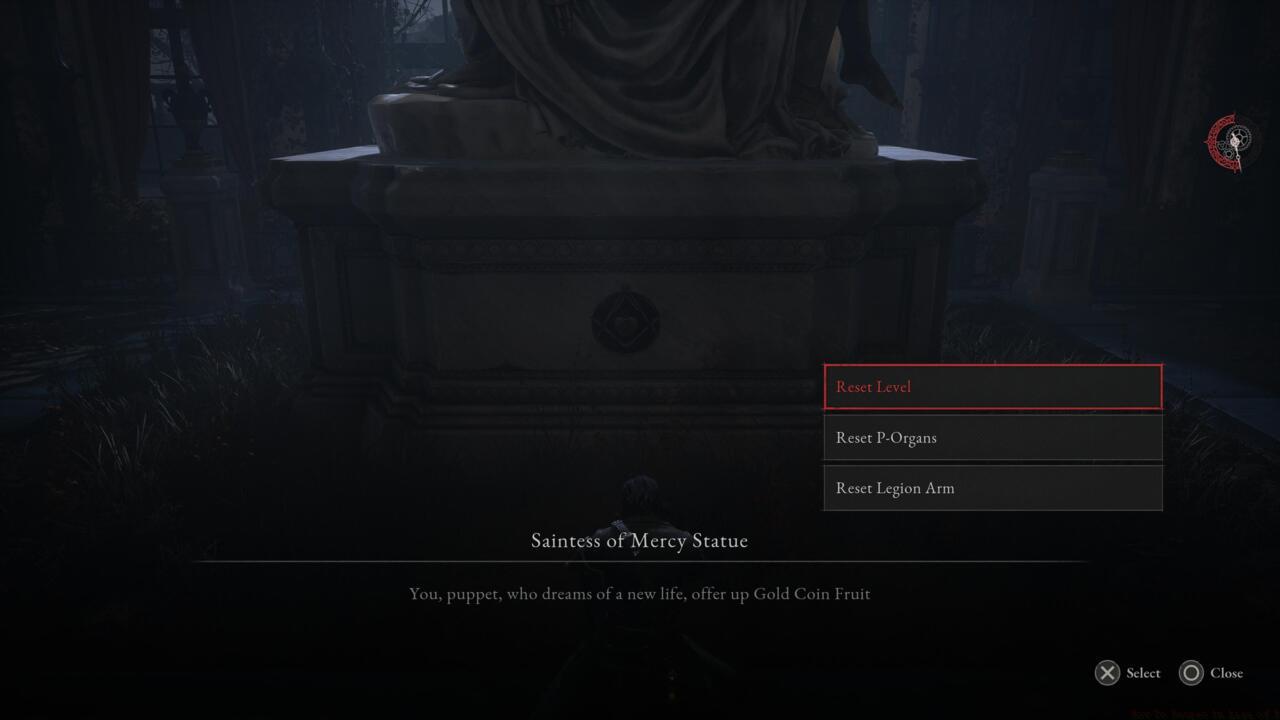Screen dimensions: 1280x720
Task: Click the circular crest emblem on the statue pedestal
Action: point(628,319)
